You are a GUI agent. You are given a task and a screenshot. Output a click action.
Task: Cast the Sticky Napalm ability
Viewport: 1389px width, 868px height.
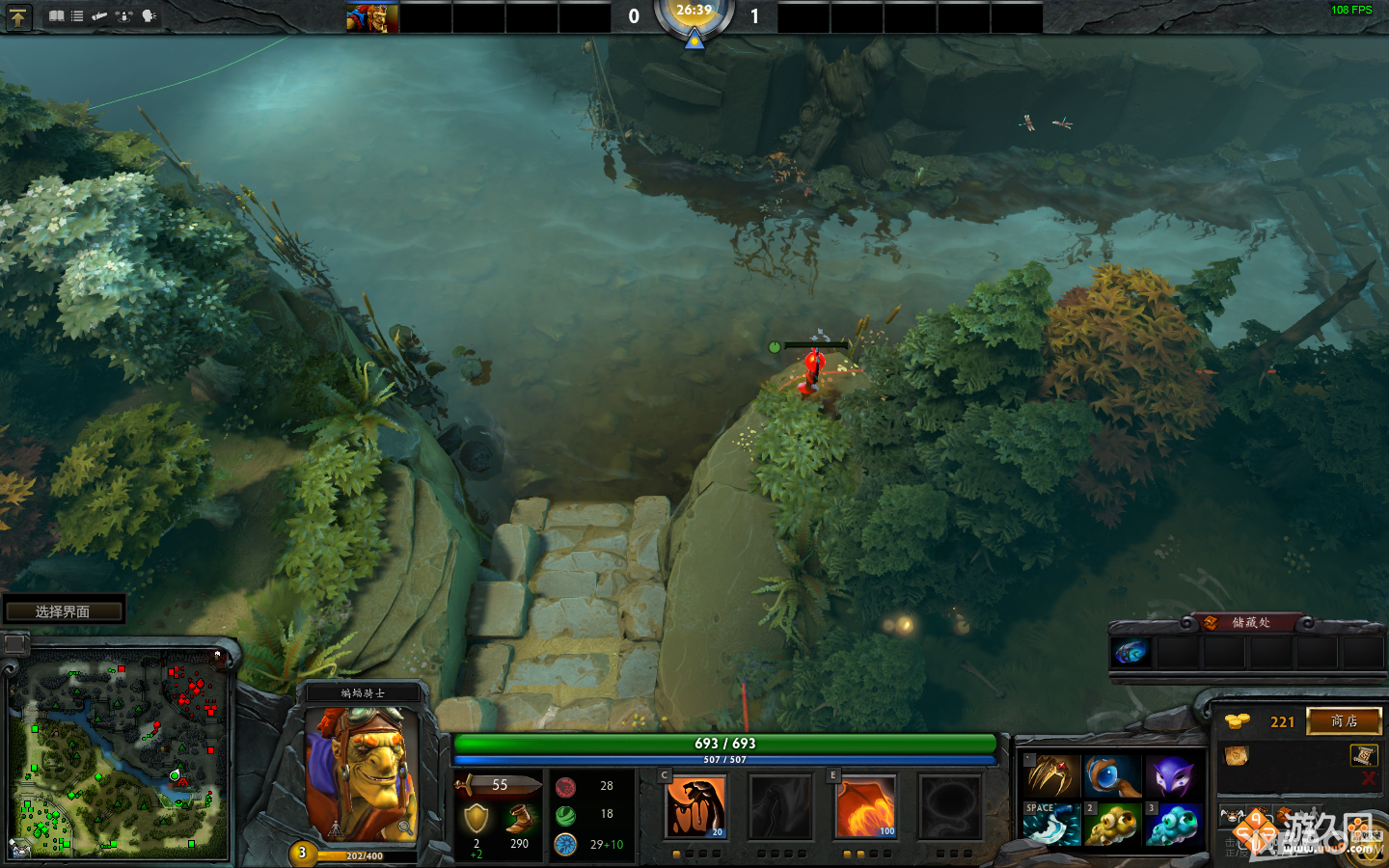696,807
